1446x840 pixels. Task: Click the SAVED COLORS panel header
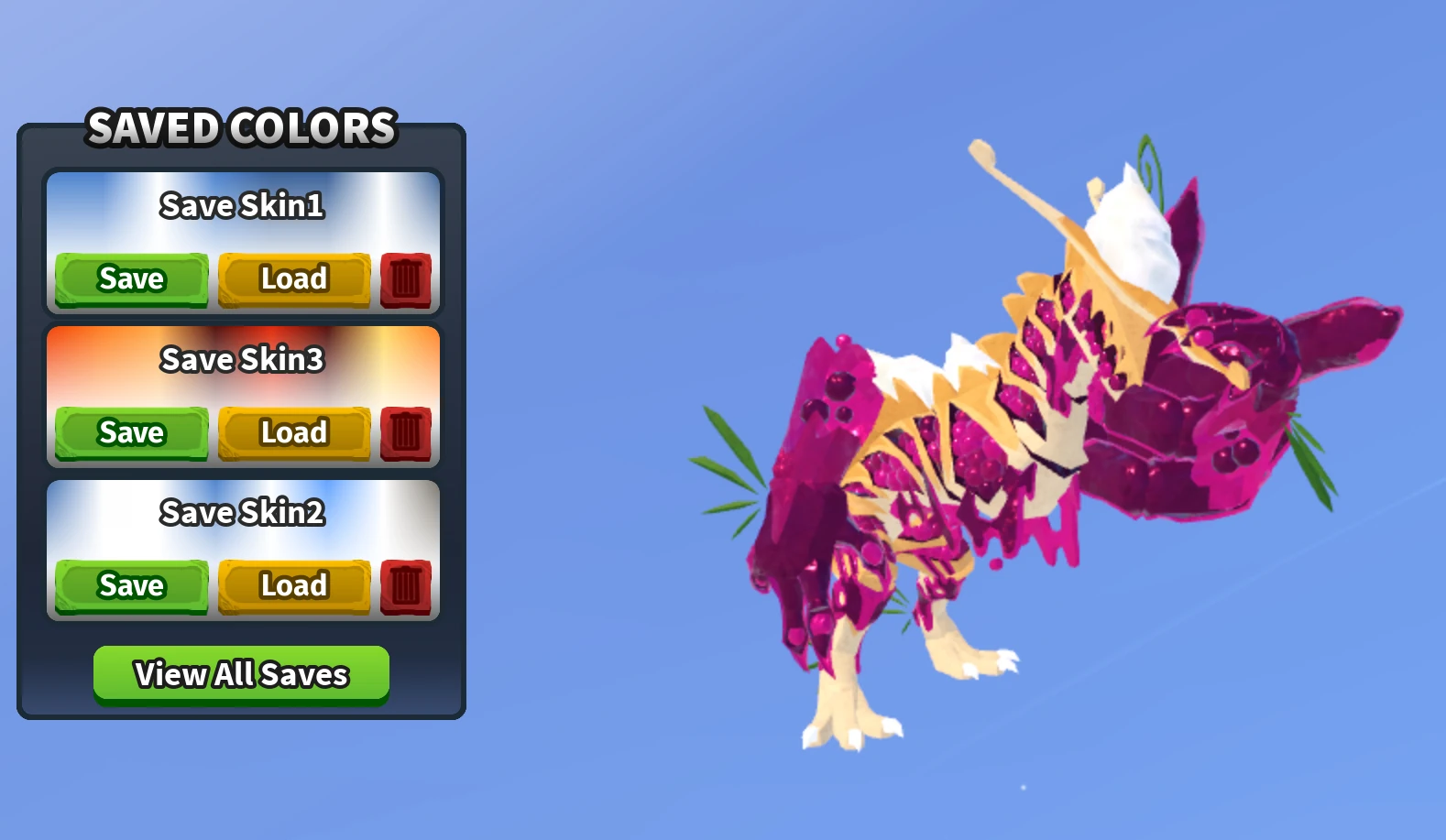tap(241, 128)
